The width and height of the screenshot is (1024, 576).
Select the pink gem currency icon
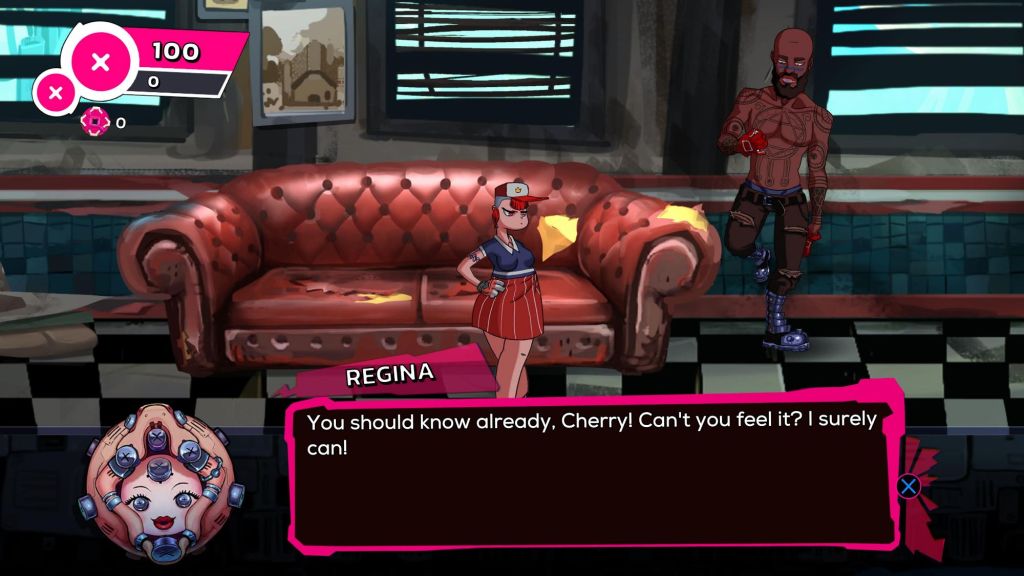[94, 122]
